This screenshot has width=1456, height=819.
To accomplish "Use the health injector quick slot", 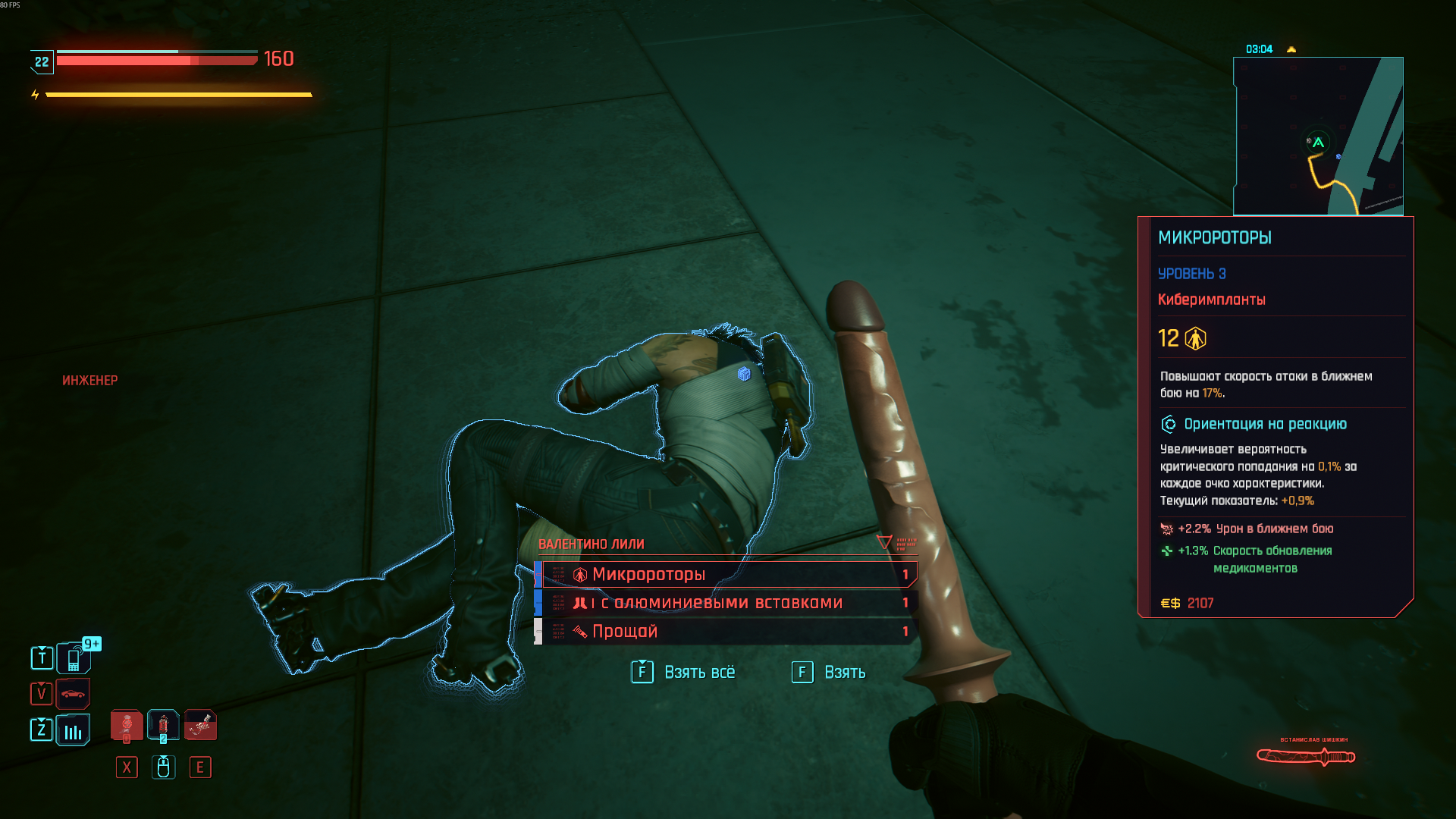I will [200, 726].
